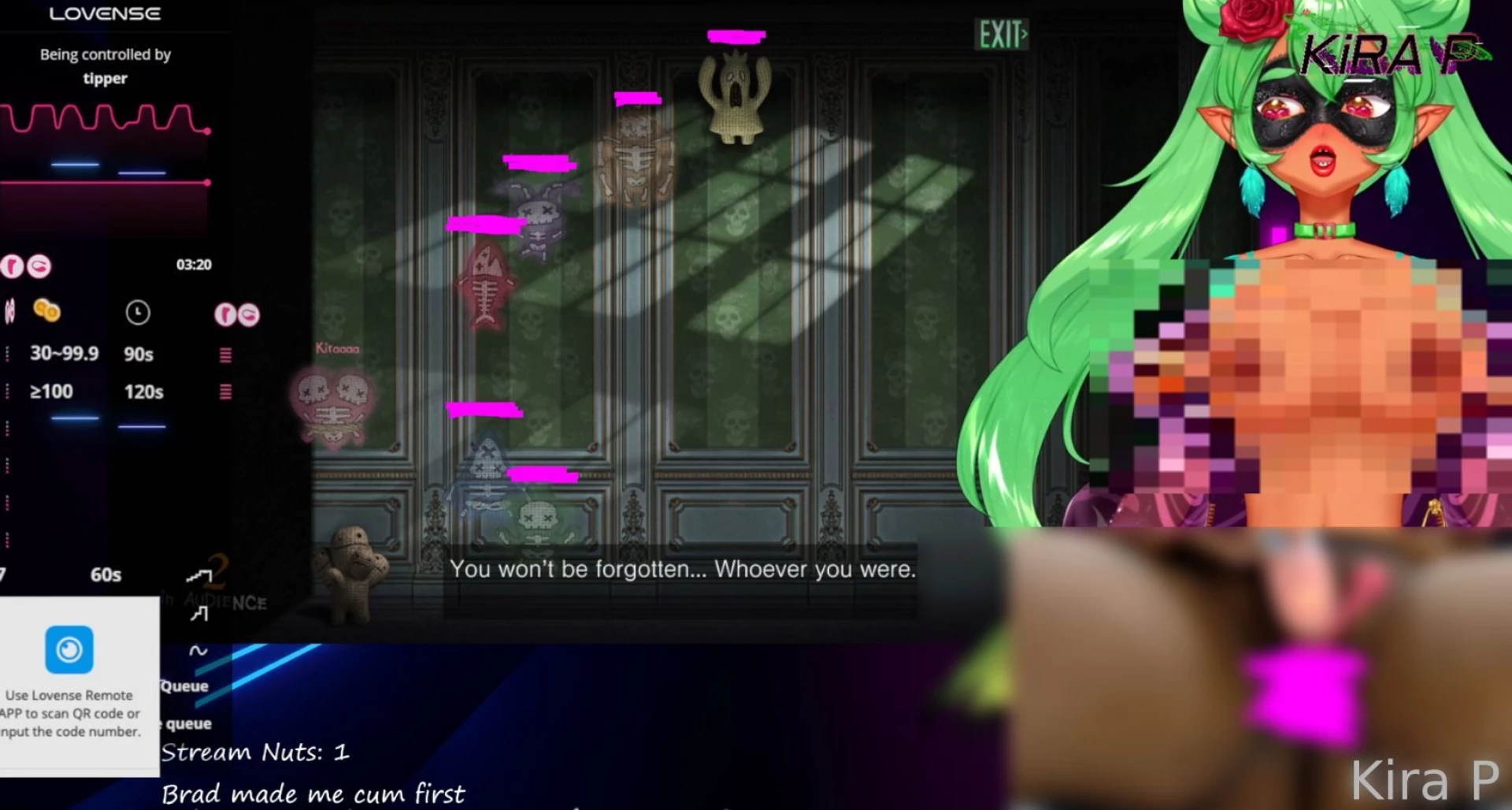The height and width of the screenshot is (810, 1512).
Task: Expand the Queue panel
Action: 184,686
